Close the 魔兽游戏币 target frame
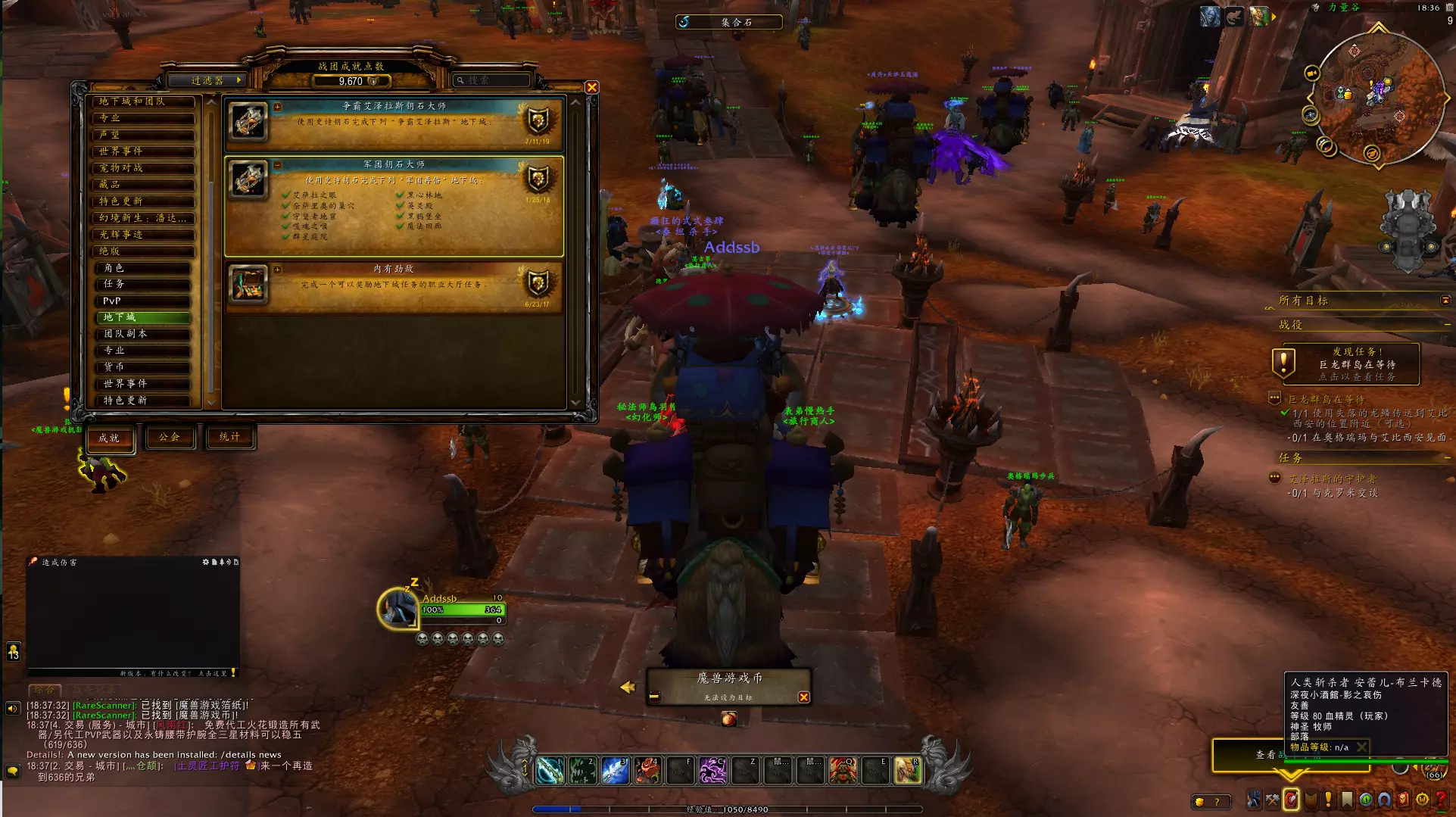This screenshot has height=817, width=1456. click(x=803, y=697)
